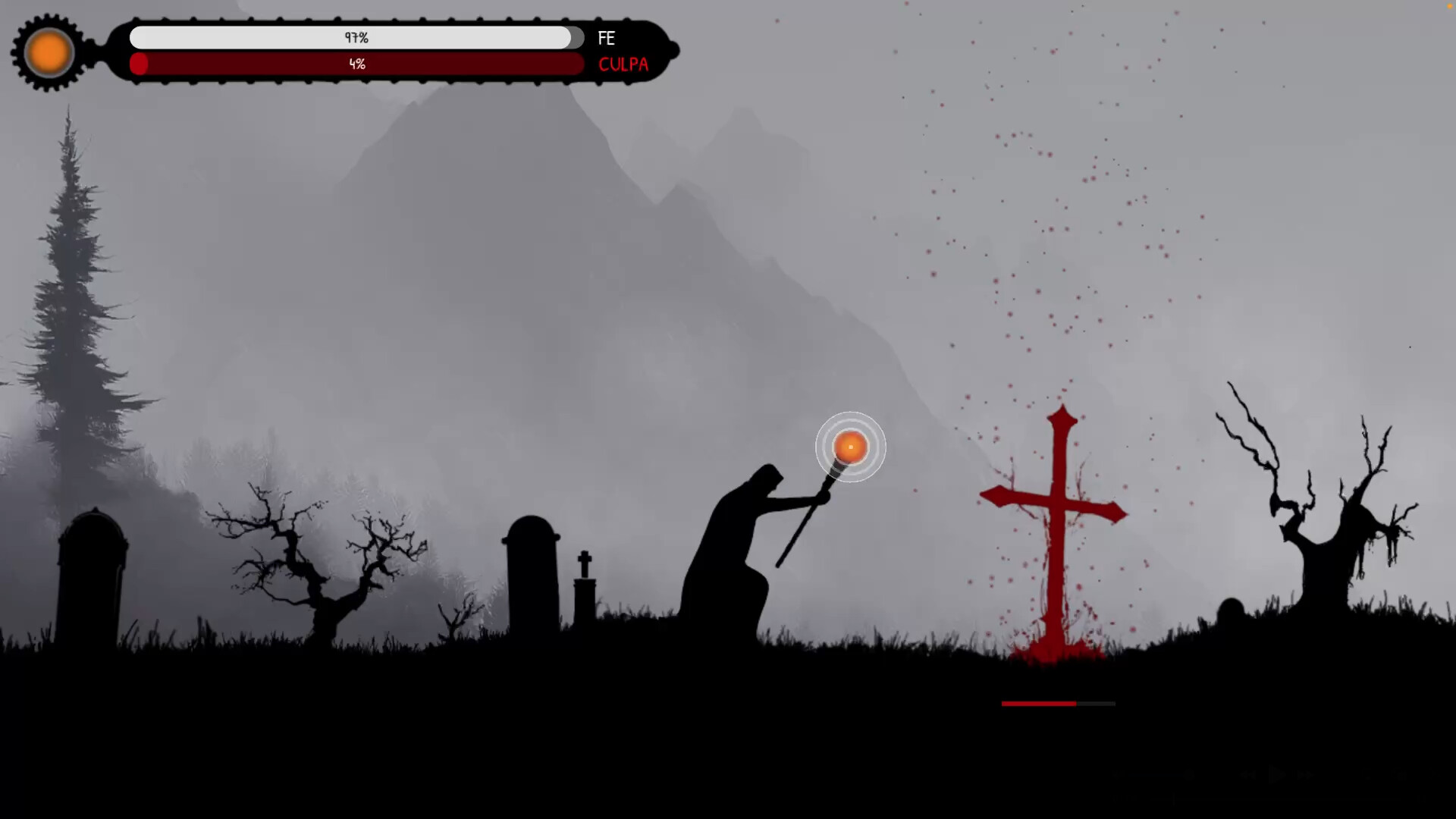Click the white FE bar showing 97%
The image size is (1456, 819).
tap(356, 37)
